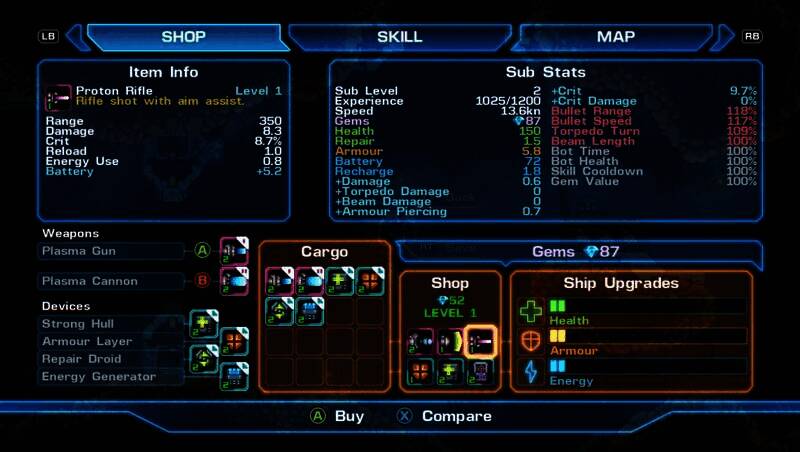Upgrade ship Armour with the orange shield
This screenshot has width=800, height=452.
(530, 341)
